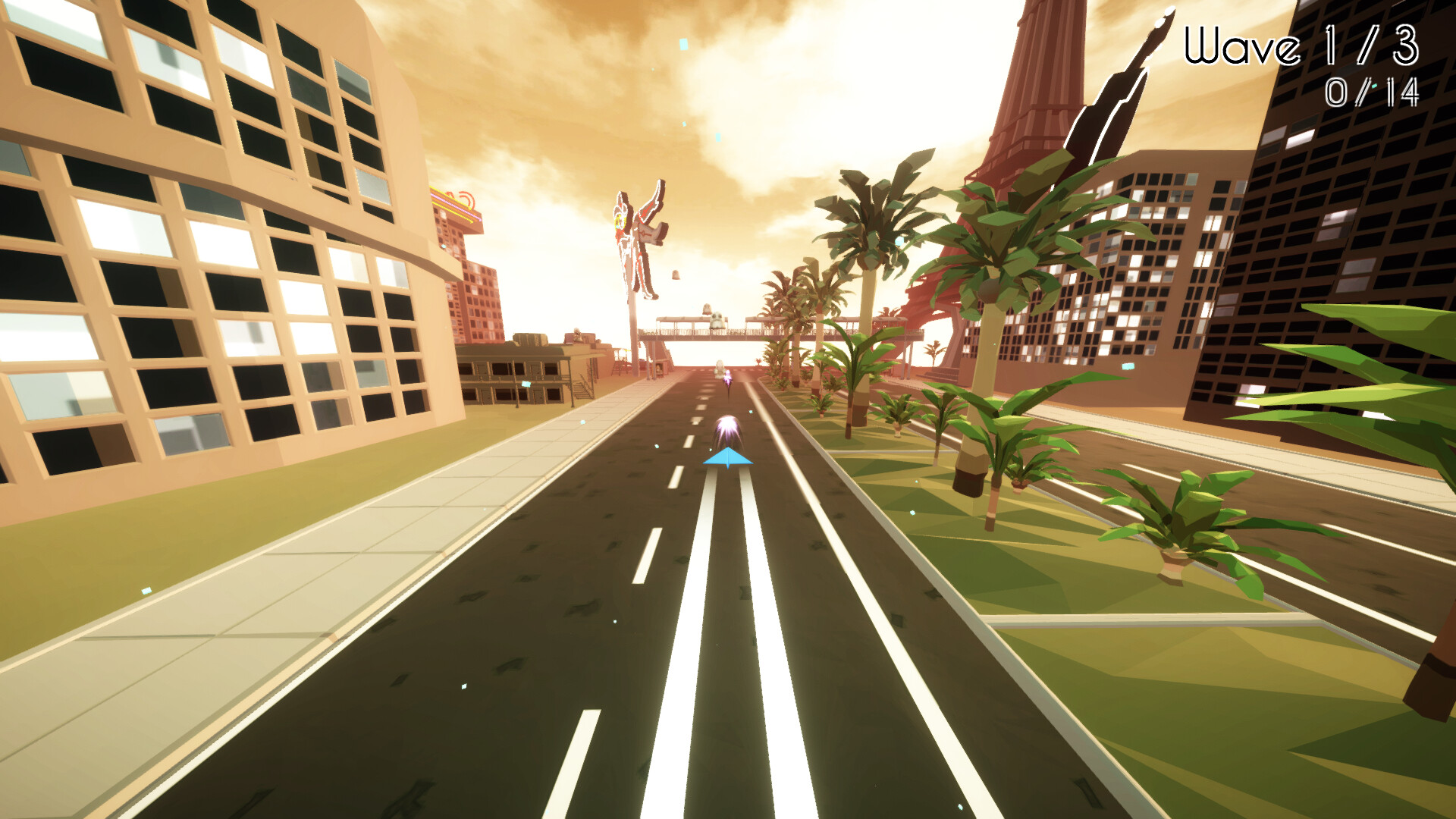1456x819 pixels.
Task: Click the second ghost peeking over the bridge railing
Action: point(707,309)
